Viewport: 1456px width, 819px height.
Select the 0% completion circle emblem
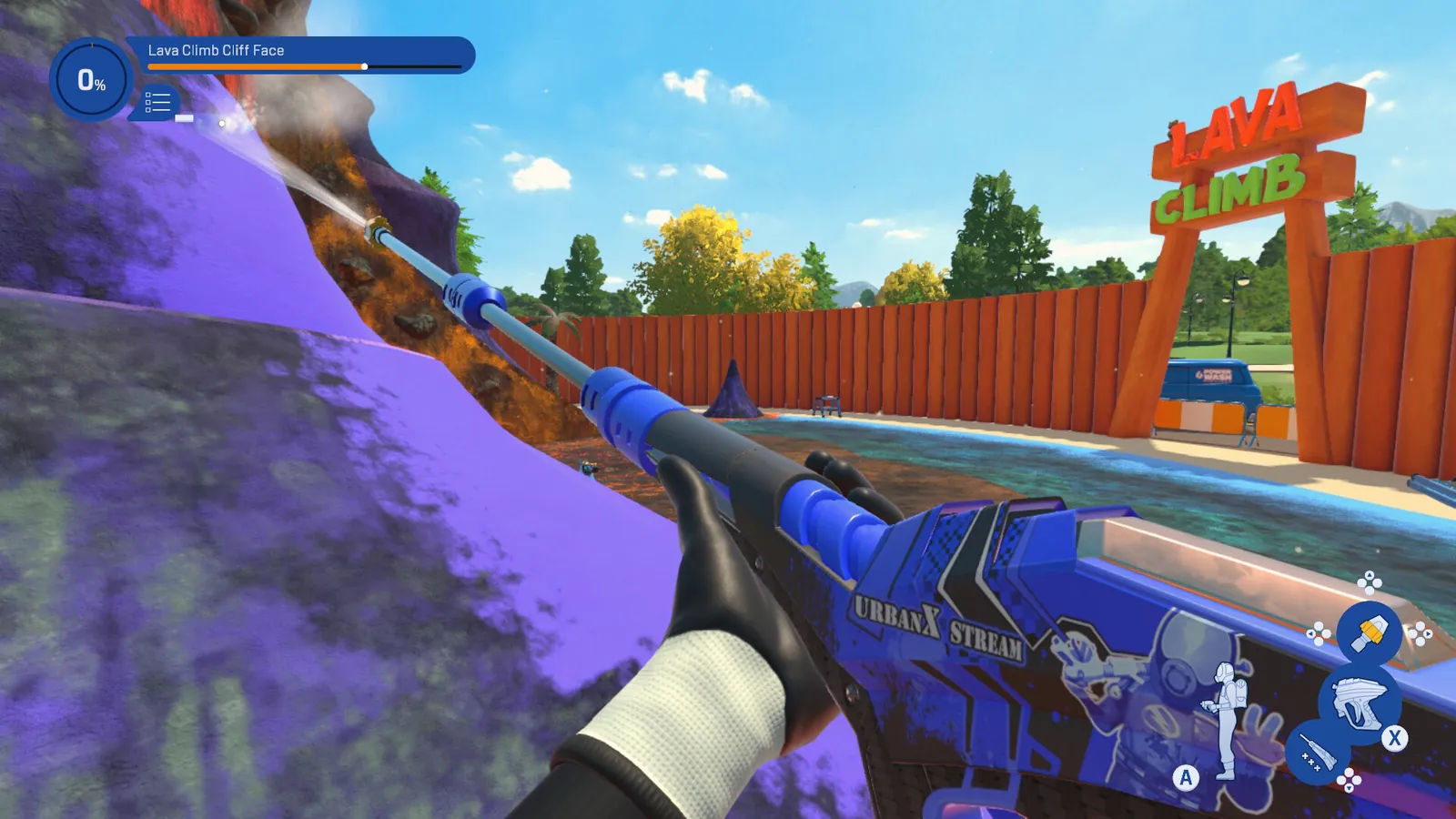(x=91, y=80)
